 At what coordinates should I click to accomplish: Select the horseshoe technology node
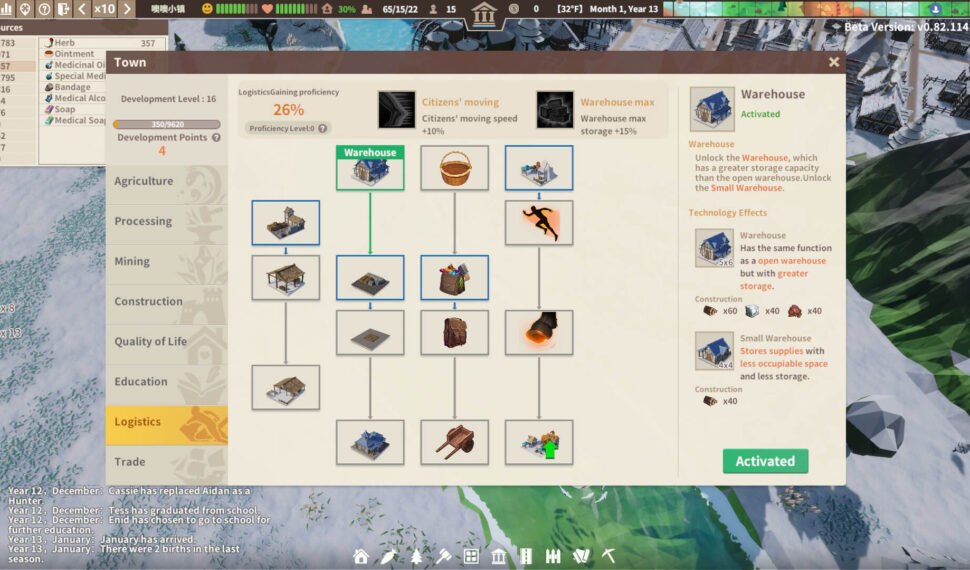point(539,332)
